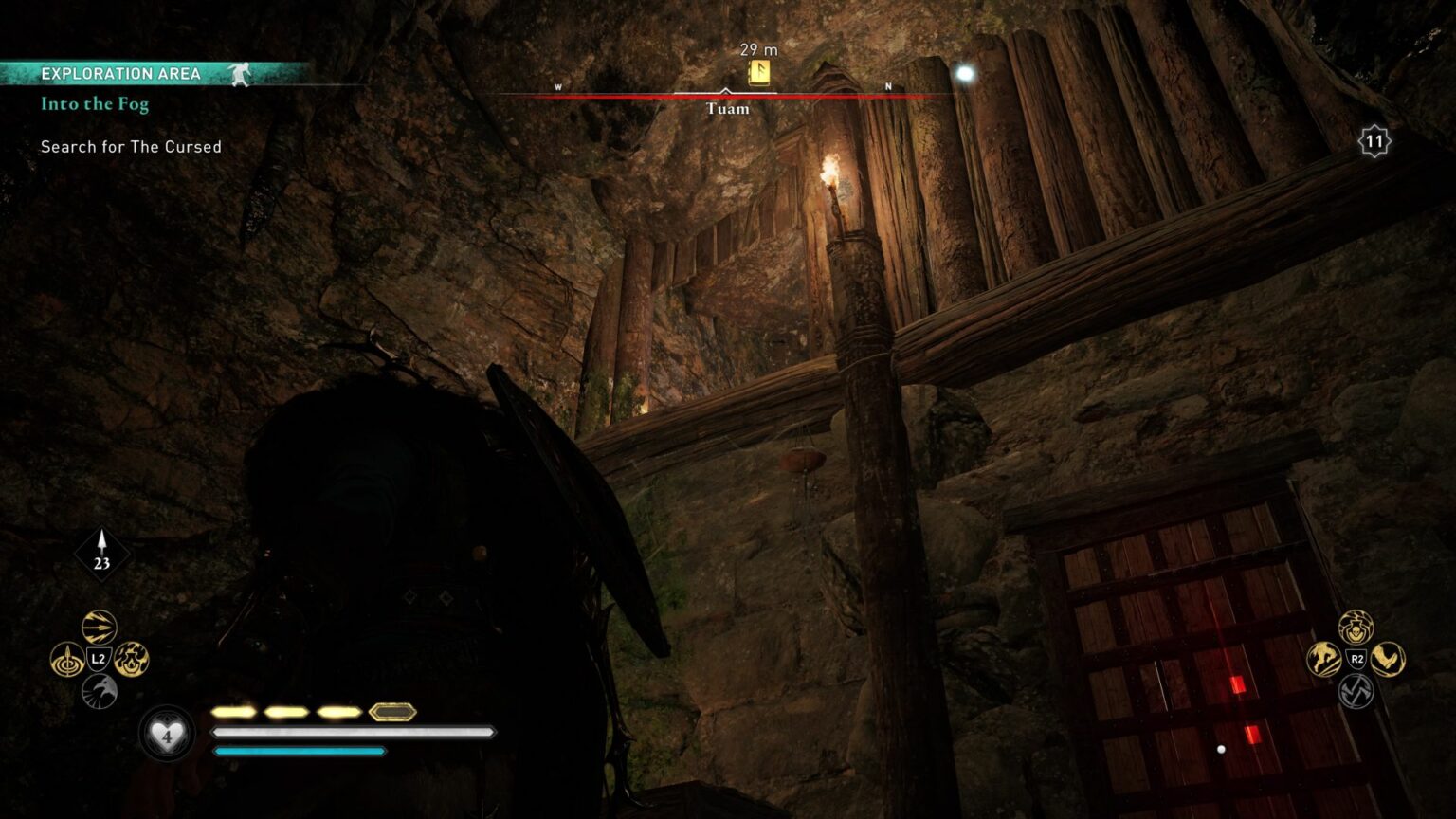The width and height of the screenshot is (1456, 819).
Task: Click the heart rations icon showing 4
Action: point(166,736)
